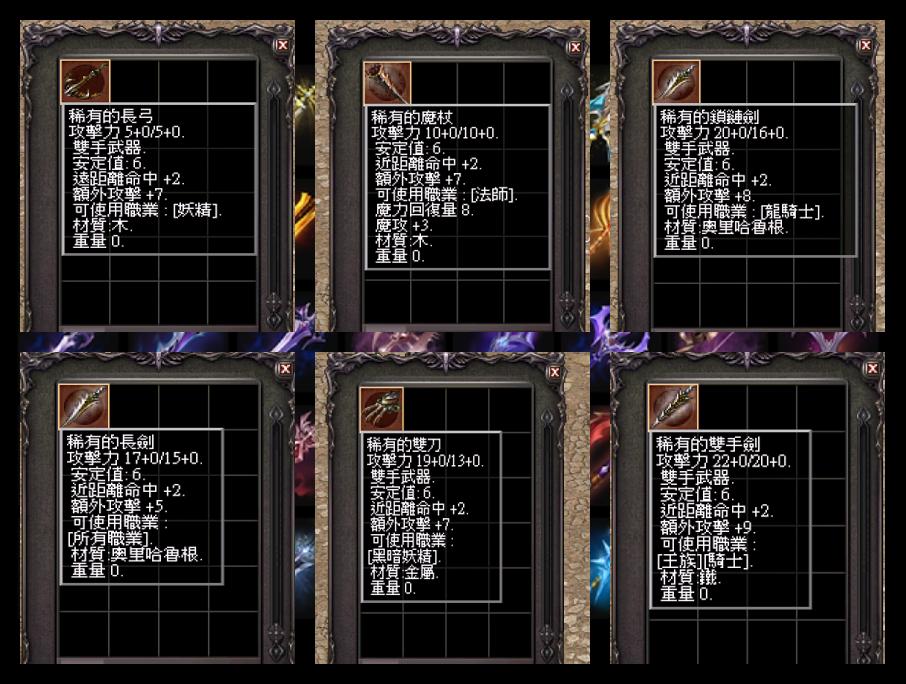The height and width of the screenshot is (684, 906).
Task: Select the rare long sword item icon
Action: [x=84, y=407]
